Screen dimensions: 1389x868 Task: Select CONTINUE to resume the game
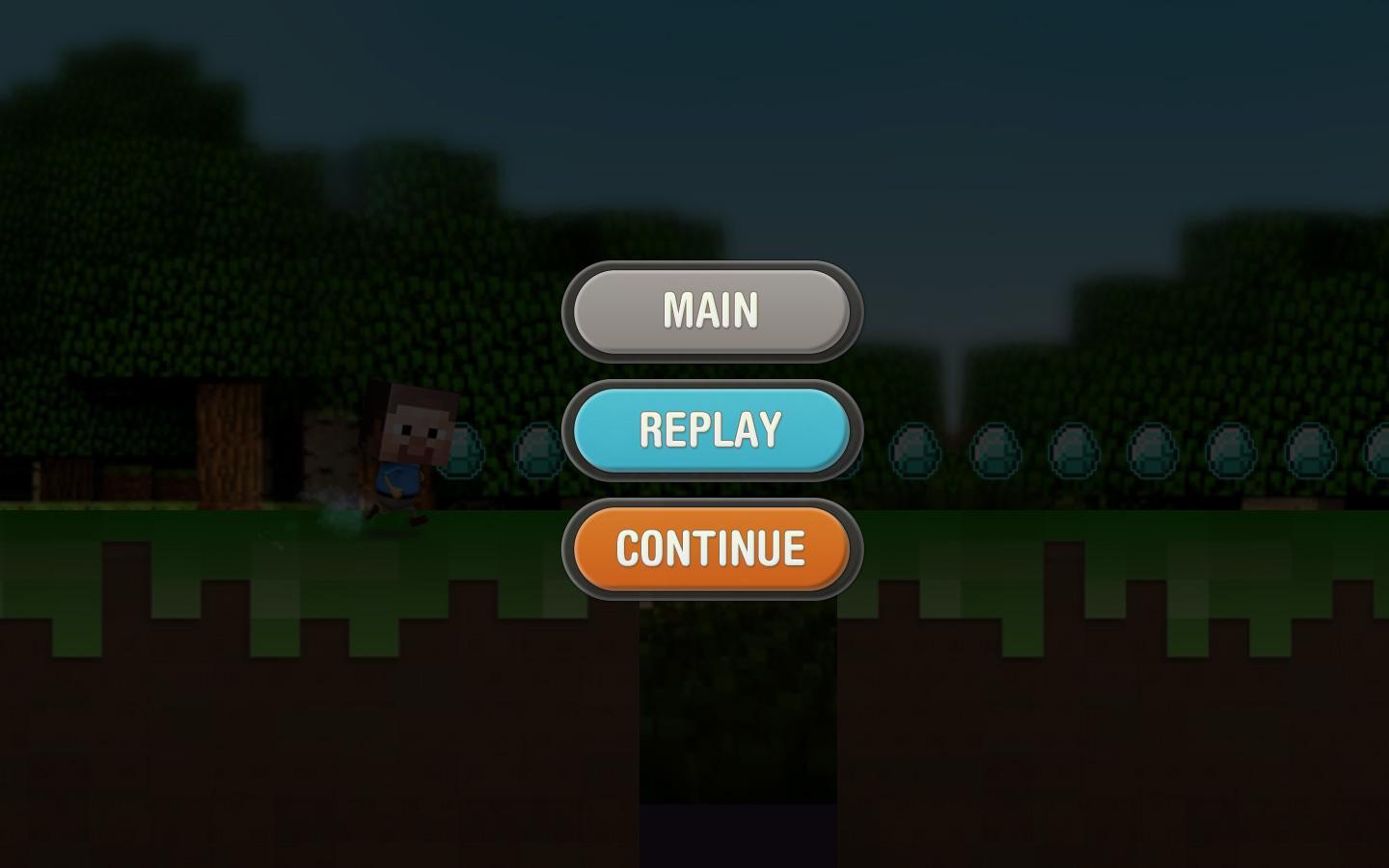[x=711, y=548]
